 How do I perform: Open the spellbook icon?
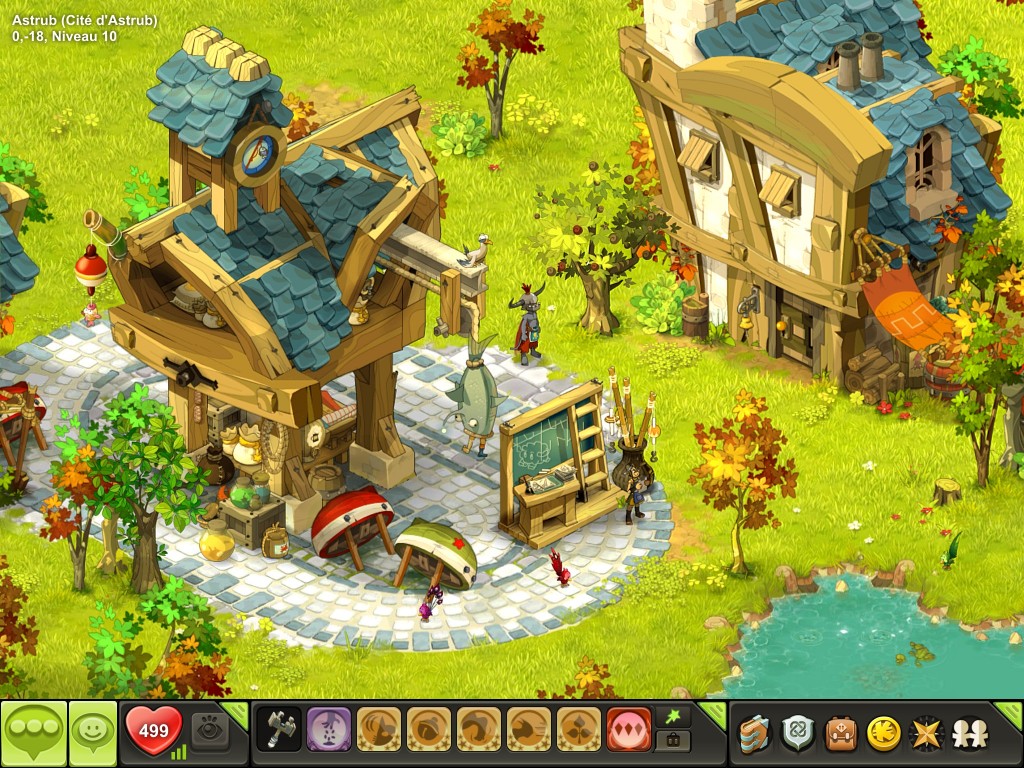(x=754, y=734)
